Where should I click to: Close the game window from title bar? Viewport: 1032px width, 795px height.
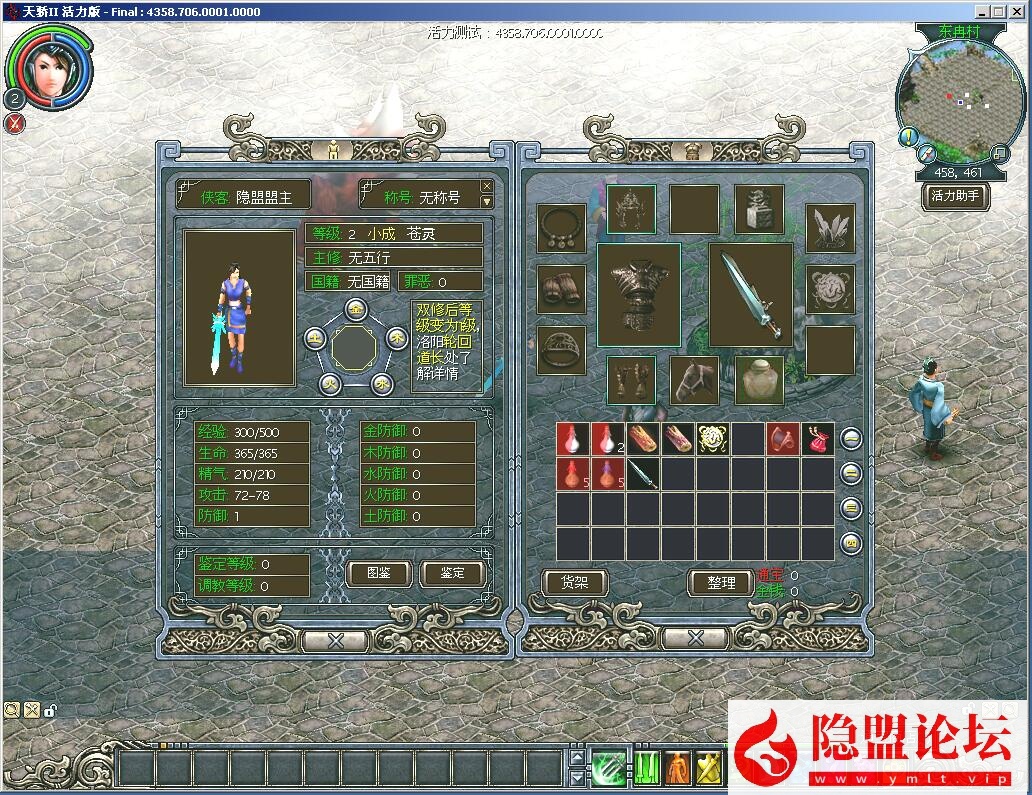point(1018,12)
